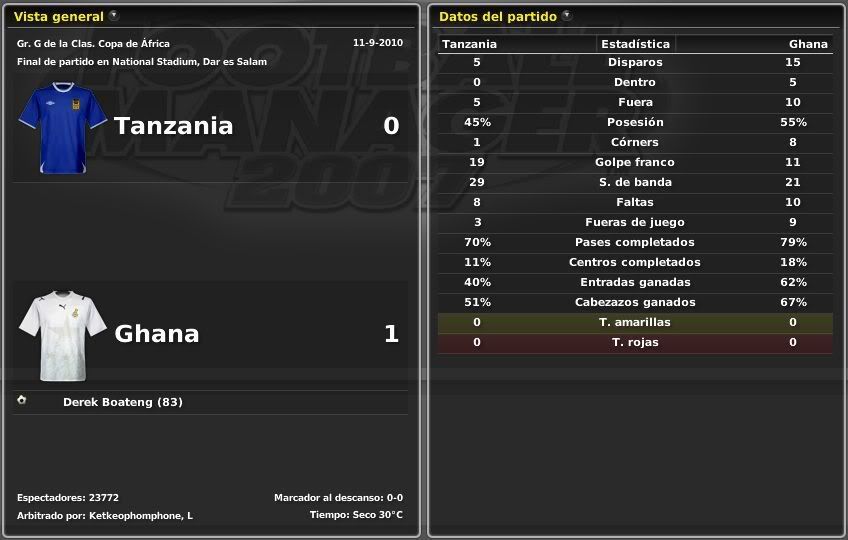
Task: Open goalscorer Derek Boateng's profile
Action: pyautogui.click(x=122, y=402)
